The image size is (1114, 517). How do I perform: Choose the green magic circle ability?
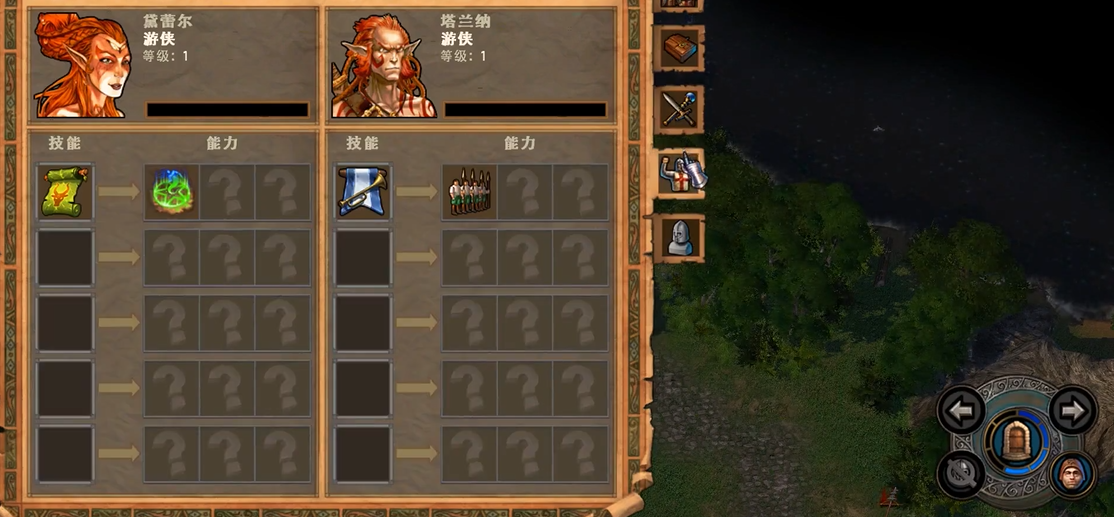[x=172, y=192]
